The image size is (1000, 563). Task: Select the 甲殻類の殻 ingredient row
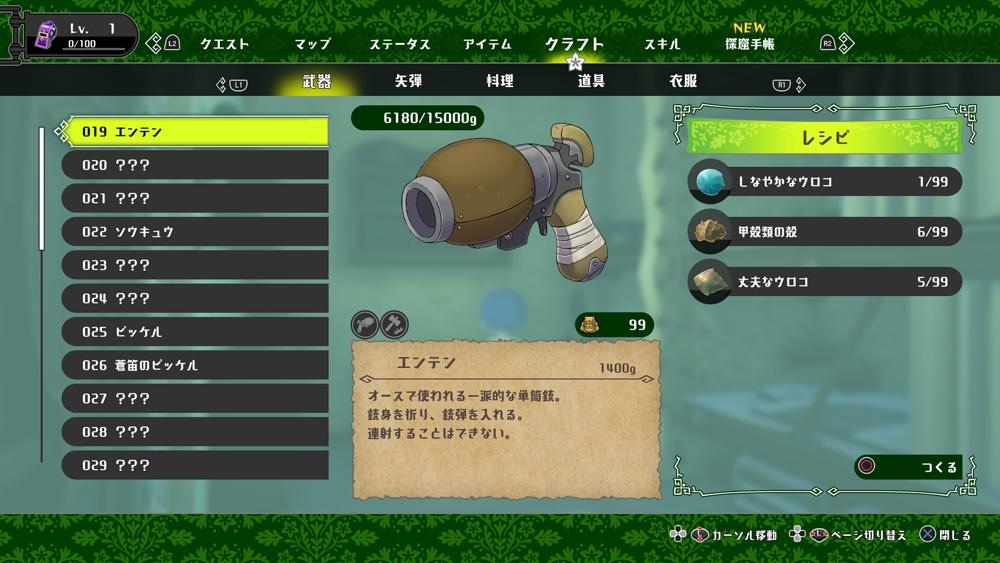pyautogui.click(x=825, y=232)
